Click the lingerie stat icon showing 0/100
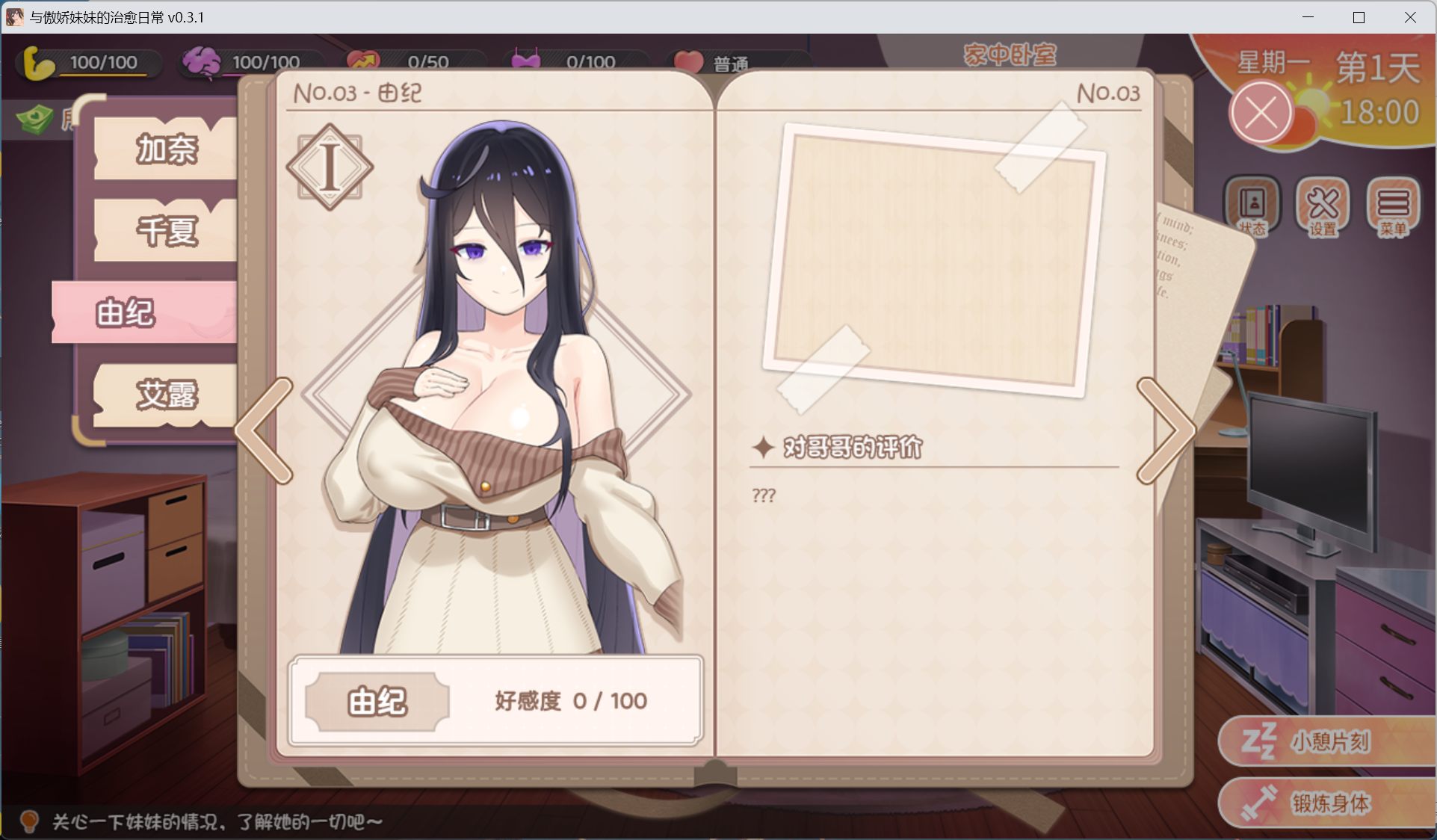Viewport: 1437px width, 840px height. point(528,61)
